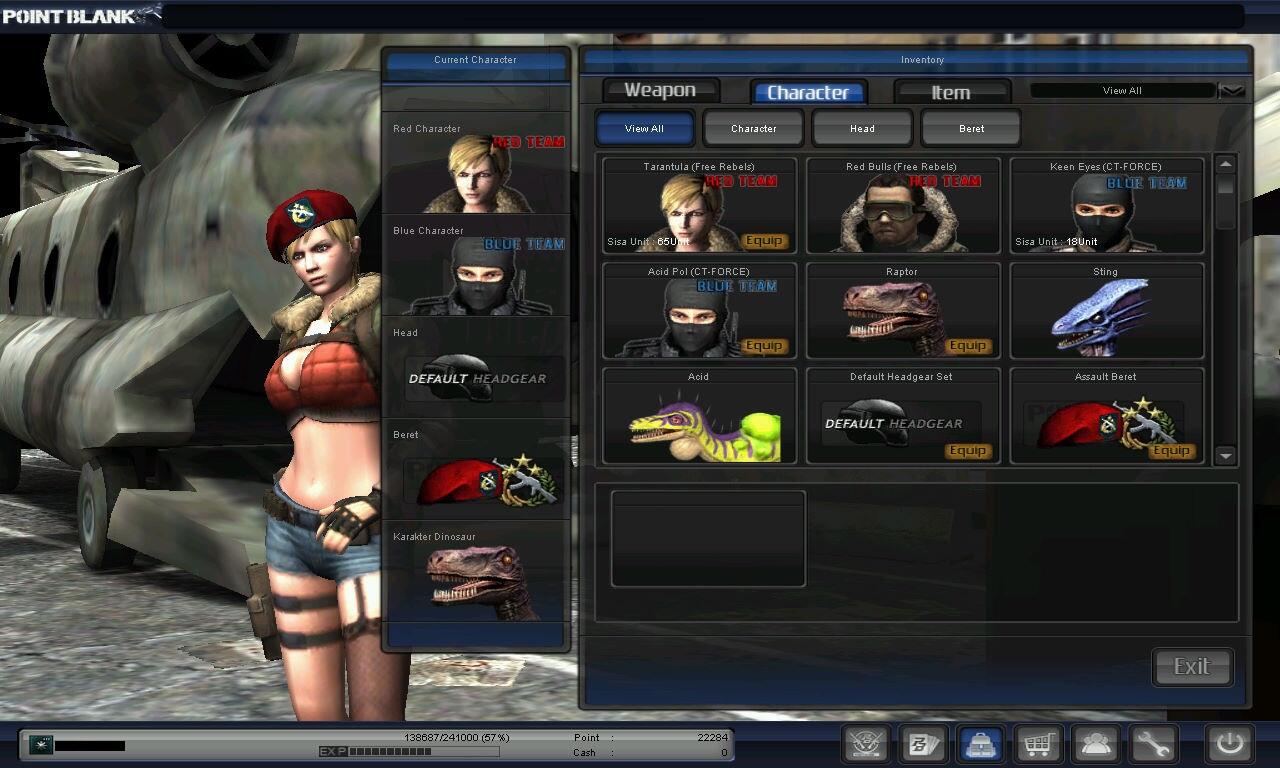Image resolution: width=1280 pixels, height=768 pixels.
Task: Equip the Raptor dinosaur
Action: point(968,346)
